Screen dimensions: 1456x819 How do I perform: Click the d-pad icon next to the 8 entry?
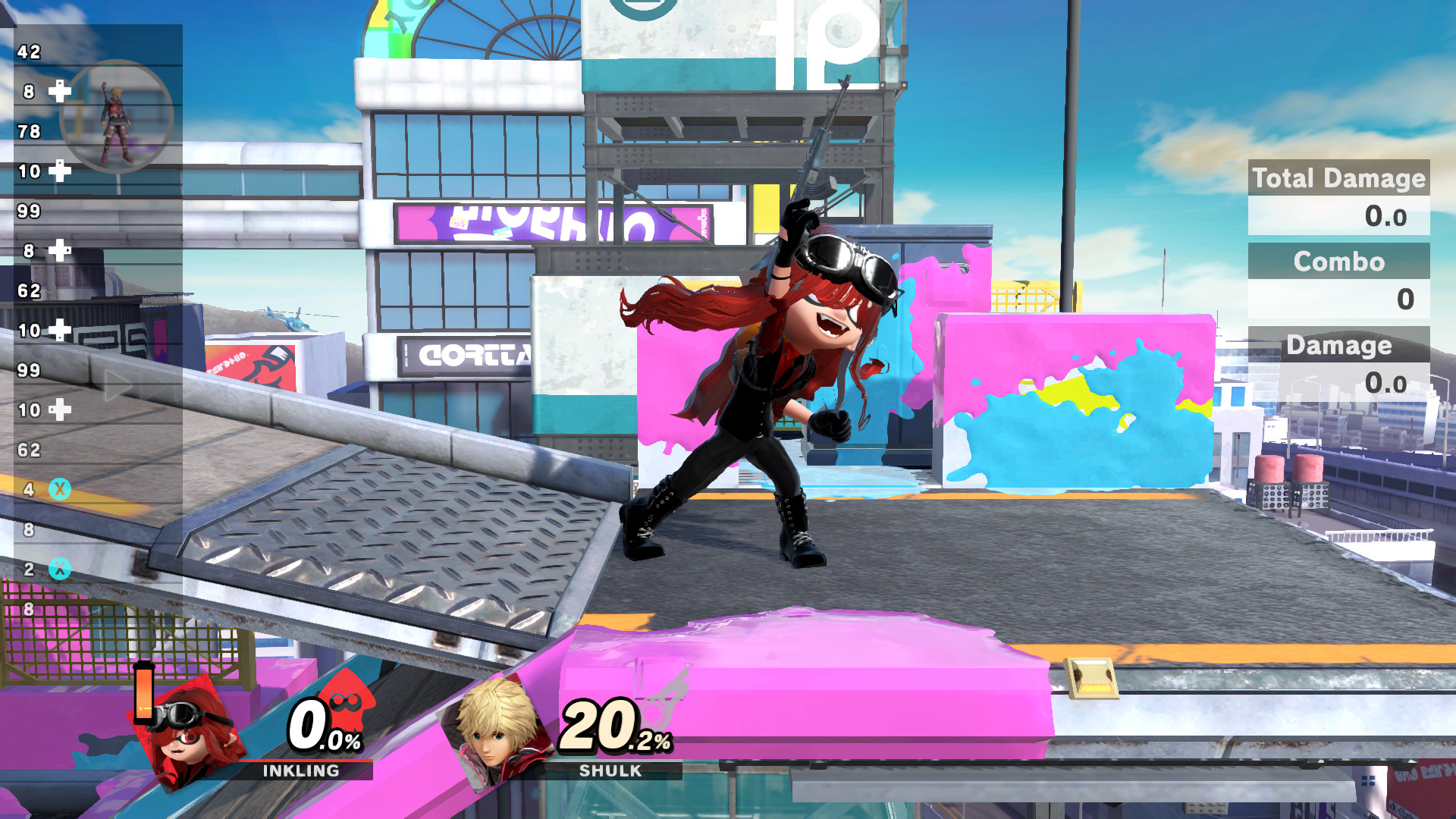[x=59, y=249]
